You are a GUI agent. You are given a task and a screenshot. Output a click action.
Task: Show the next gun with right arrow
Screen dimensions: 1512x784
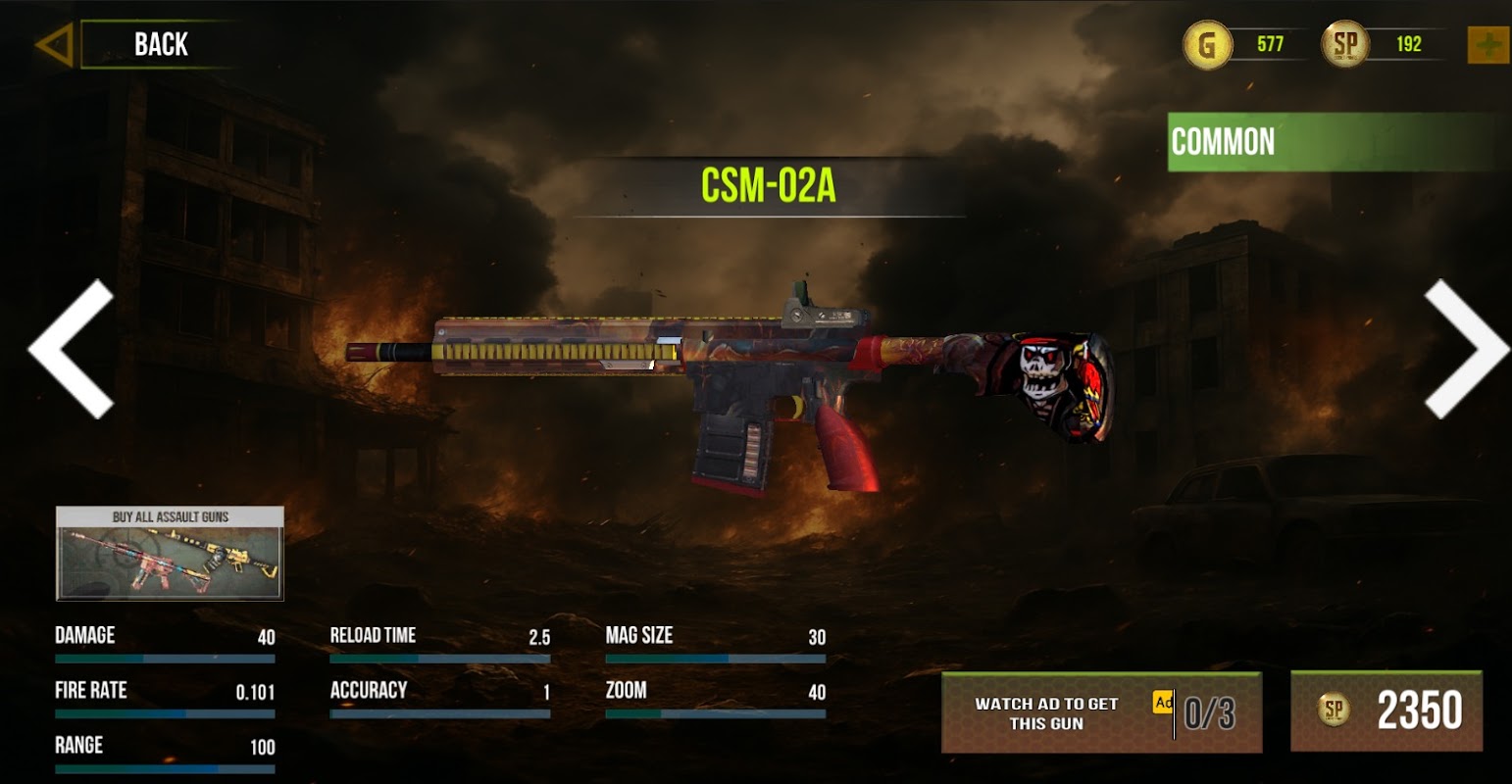click(x=1464, y=348)
